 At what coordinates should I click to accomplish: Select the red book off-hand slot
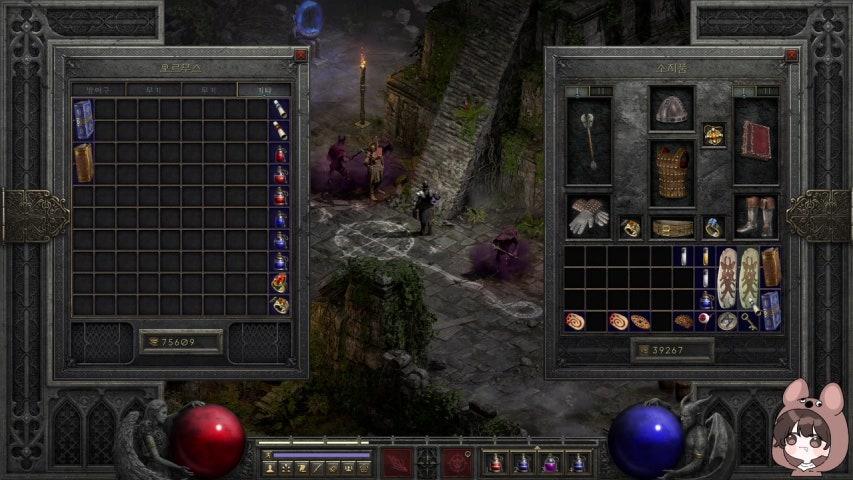755,140
